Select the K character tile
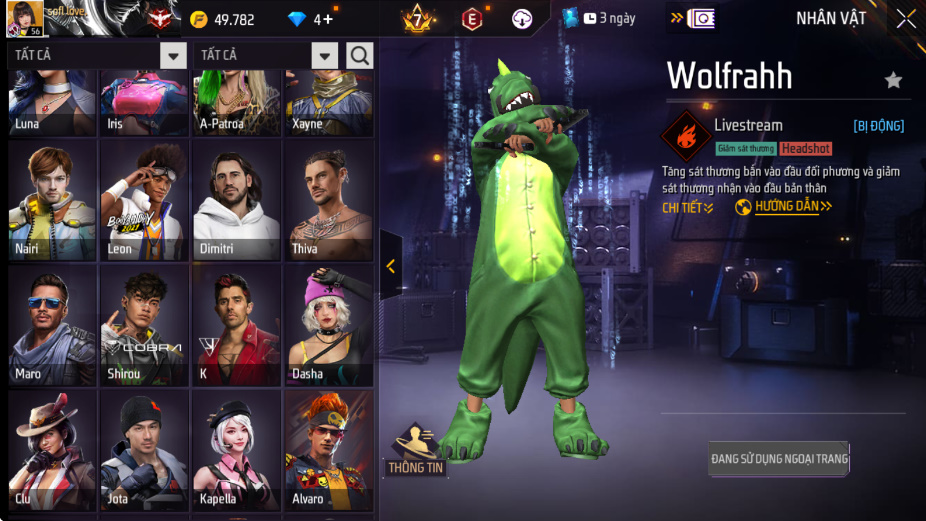Screen dimensions: 926x521 (x=237, y=326)
